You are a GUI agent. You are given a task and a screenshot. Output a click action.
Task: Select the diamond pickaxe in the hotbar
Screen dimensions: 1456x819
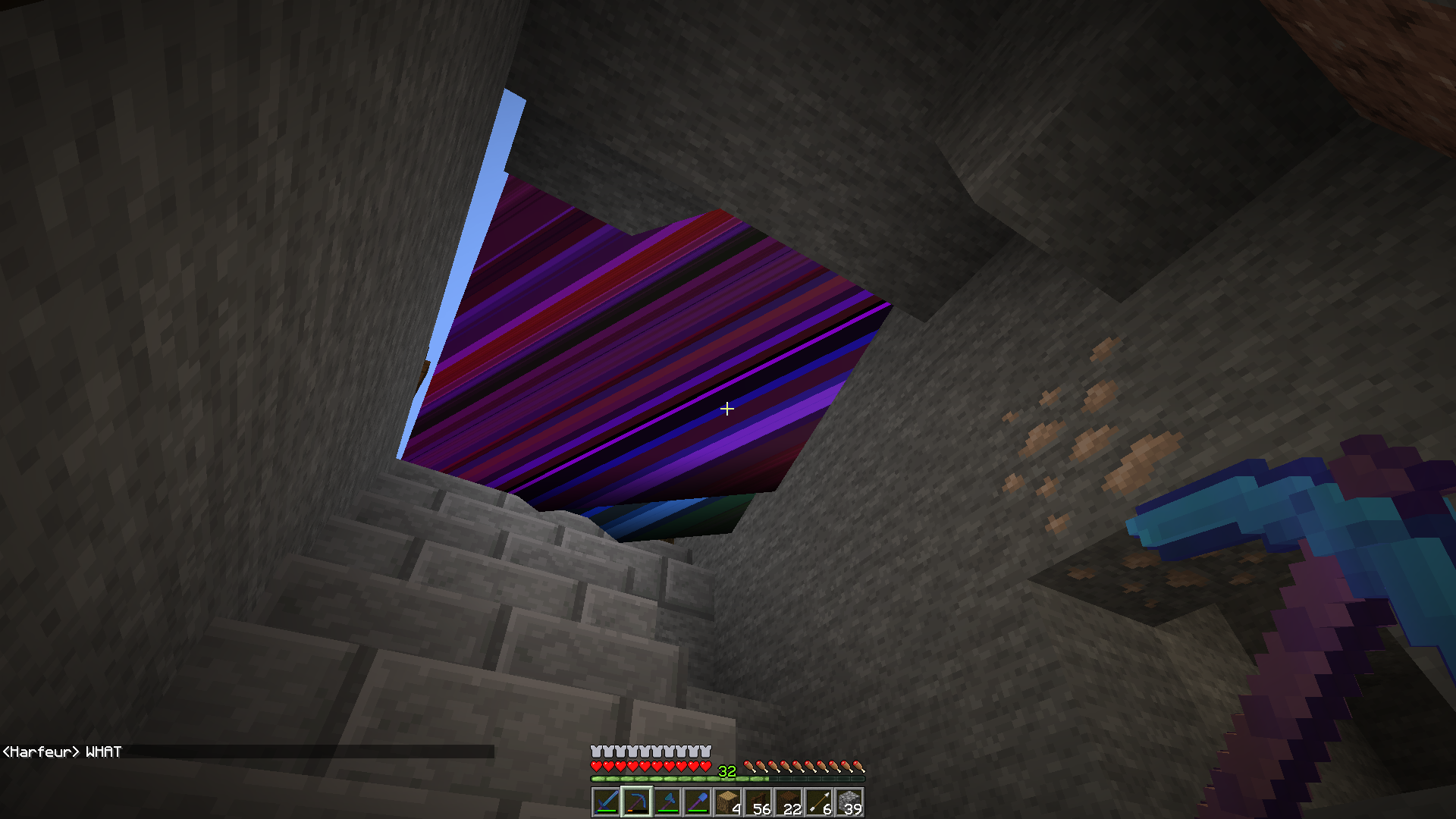pyautogui.click(x=667, y=802)
